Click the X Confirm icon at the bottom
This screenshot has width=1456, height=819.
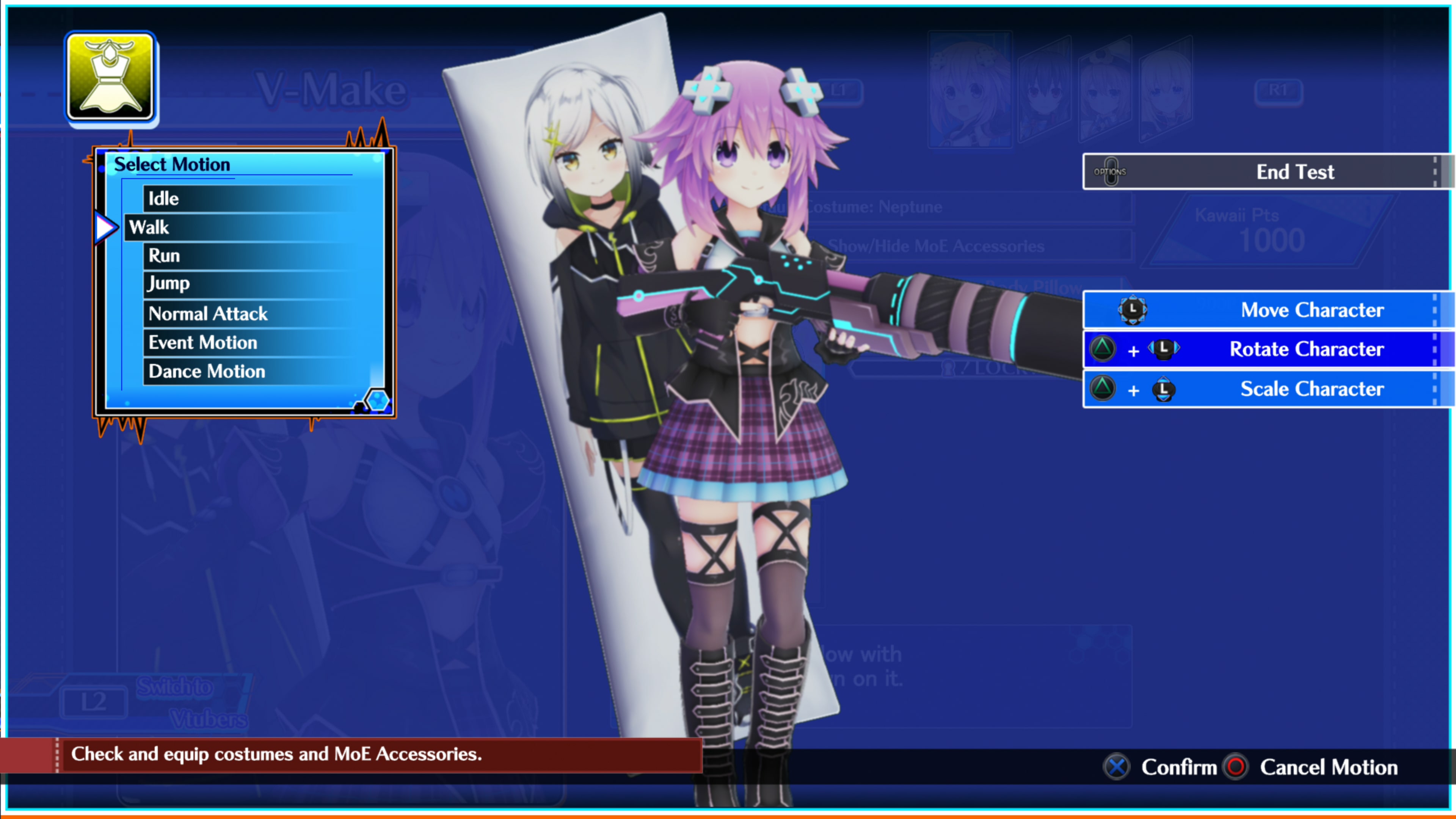[1116, 767]
